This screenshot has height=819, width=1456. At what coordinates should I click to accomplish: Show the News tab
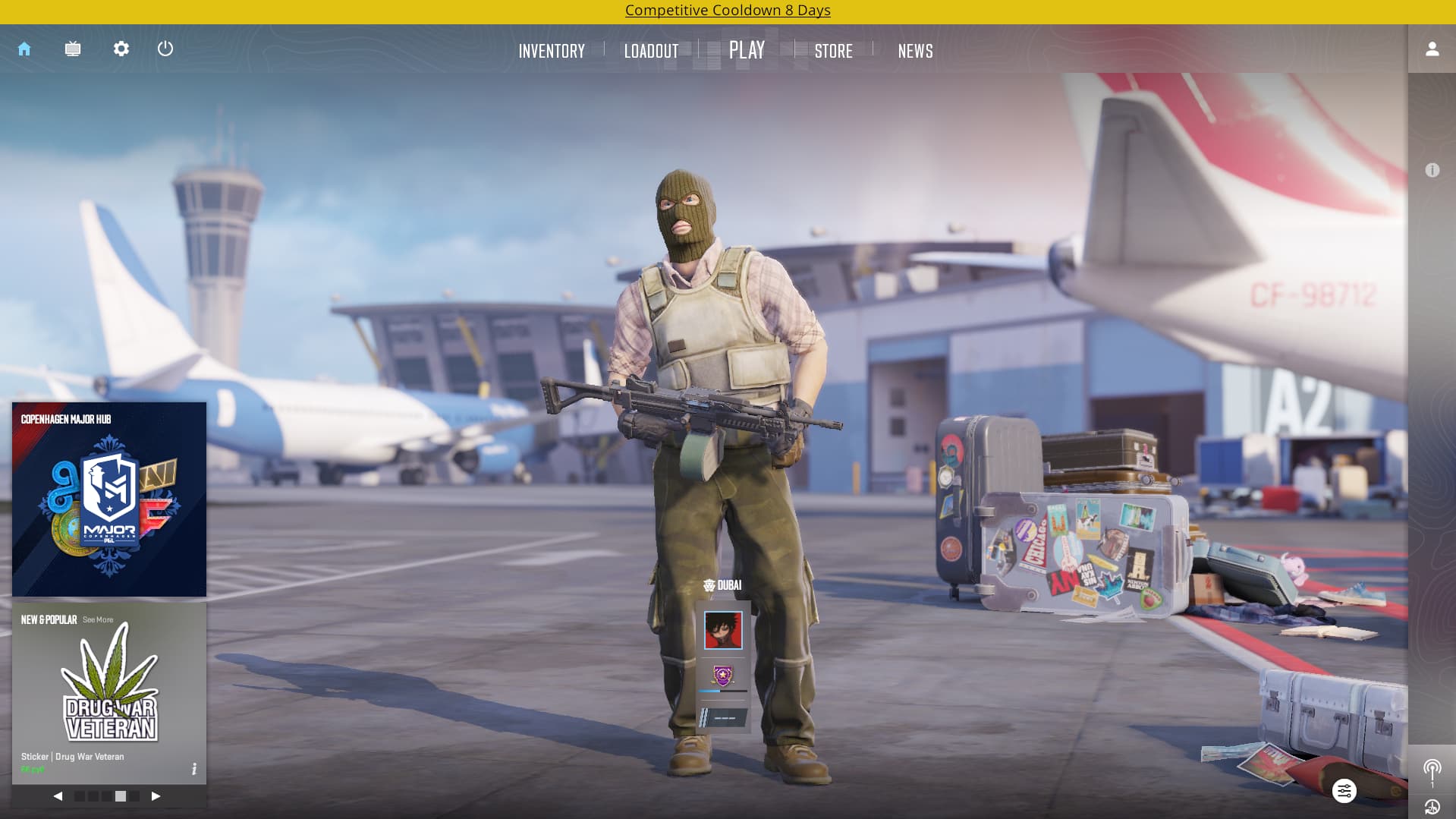[x=915, y=51]
